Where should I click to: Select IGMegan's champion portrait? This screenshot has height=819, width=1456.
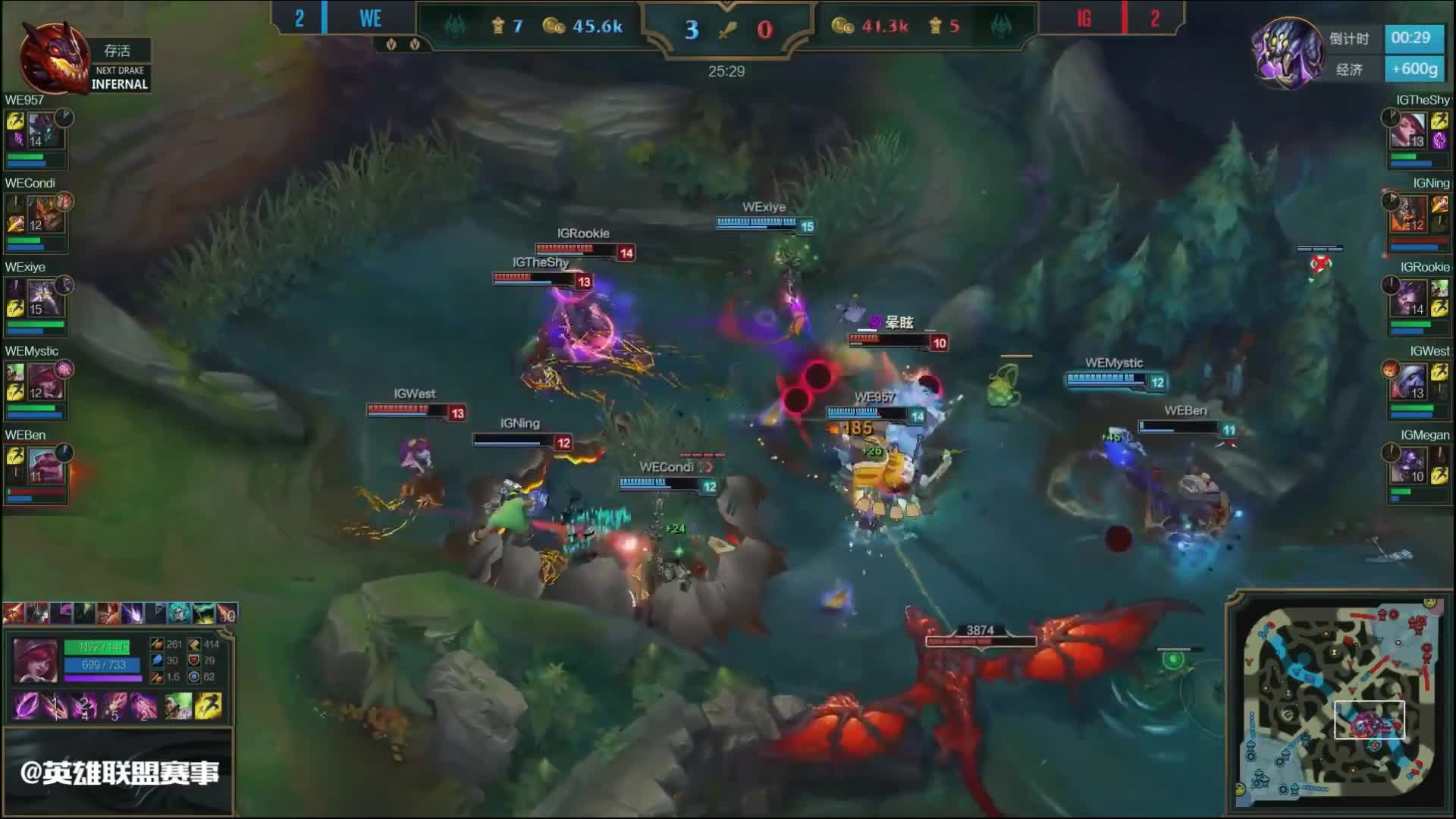(1410, 466)
